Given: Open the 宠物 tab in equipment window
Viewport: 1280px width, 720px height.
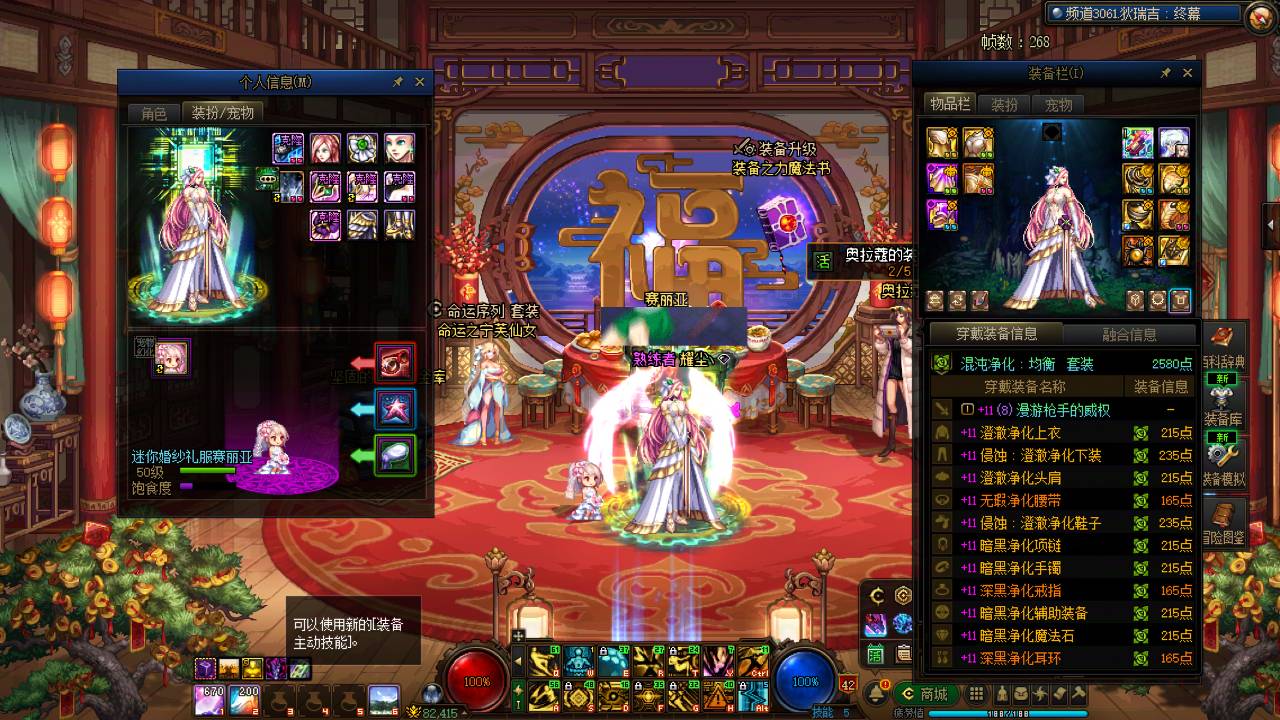Looking at the screenshot, I should click(x=1058, y=104).
